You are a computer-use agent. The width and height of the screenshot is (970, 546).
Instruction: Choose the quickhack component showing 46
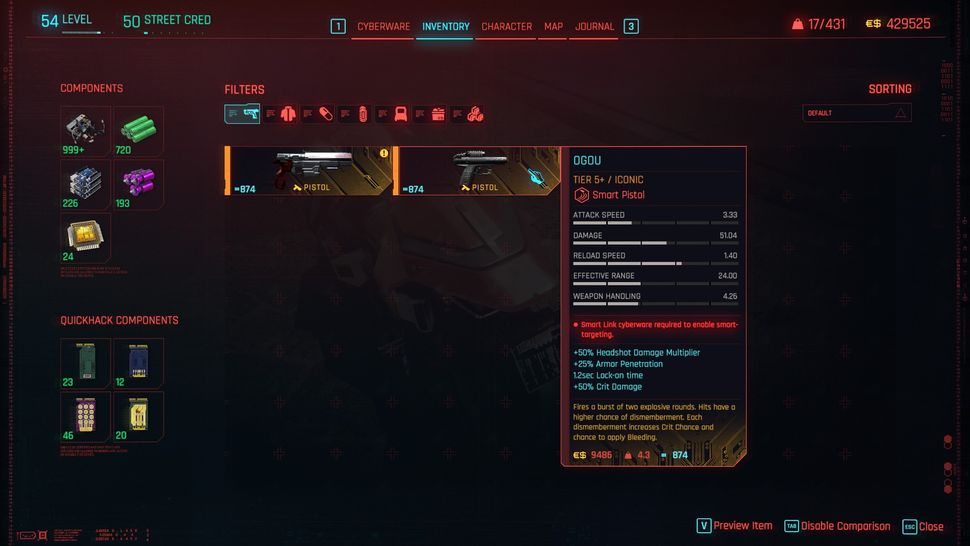pyautogui.click(x=85, y=415)
